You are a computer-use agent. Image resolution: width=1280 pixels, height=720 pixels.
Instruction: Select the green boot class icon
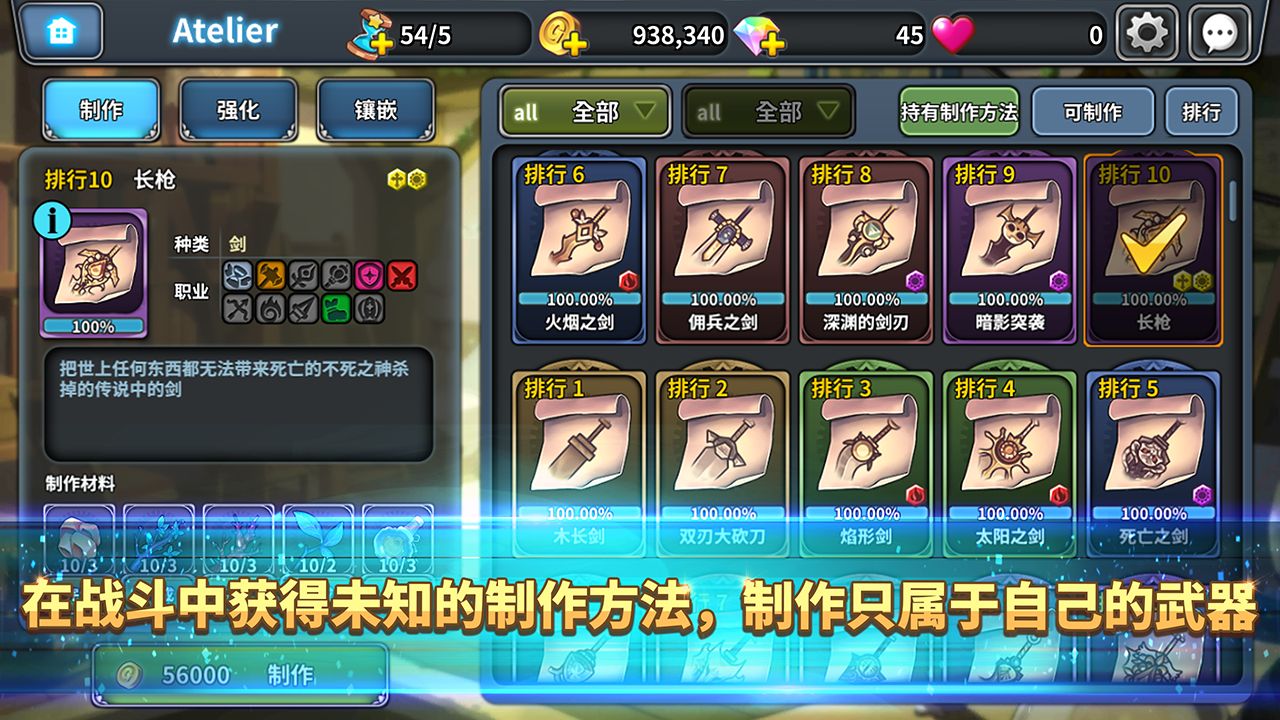tap(337, 308)
